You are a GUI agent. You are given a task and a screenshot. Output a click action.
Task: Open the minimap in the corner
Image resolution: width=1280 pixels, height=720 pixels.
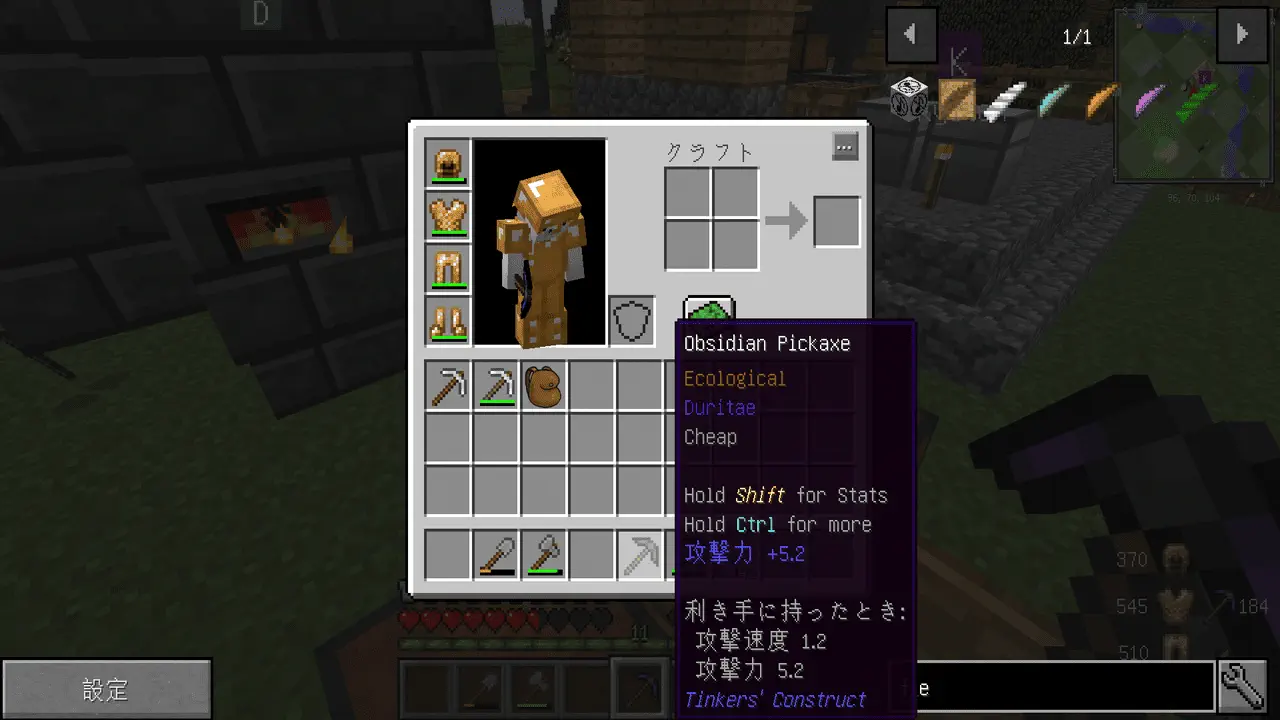coord(1193,95)
